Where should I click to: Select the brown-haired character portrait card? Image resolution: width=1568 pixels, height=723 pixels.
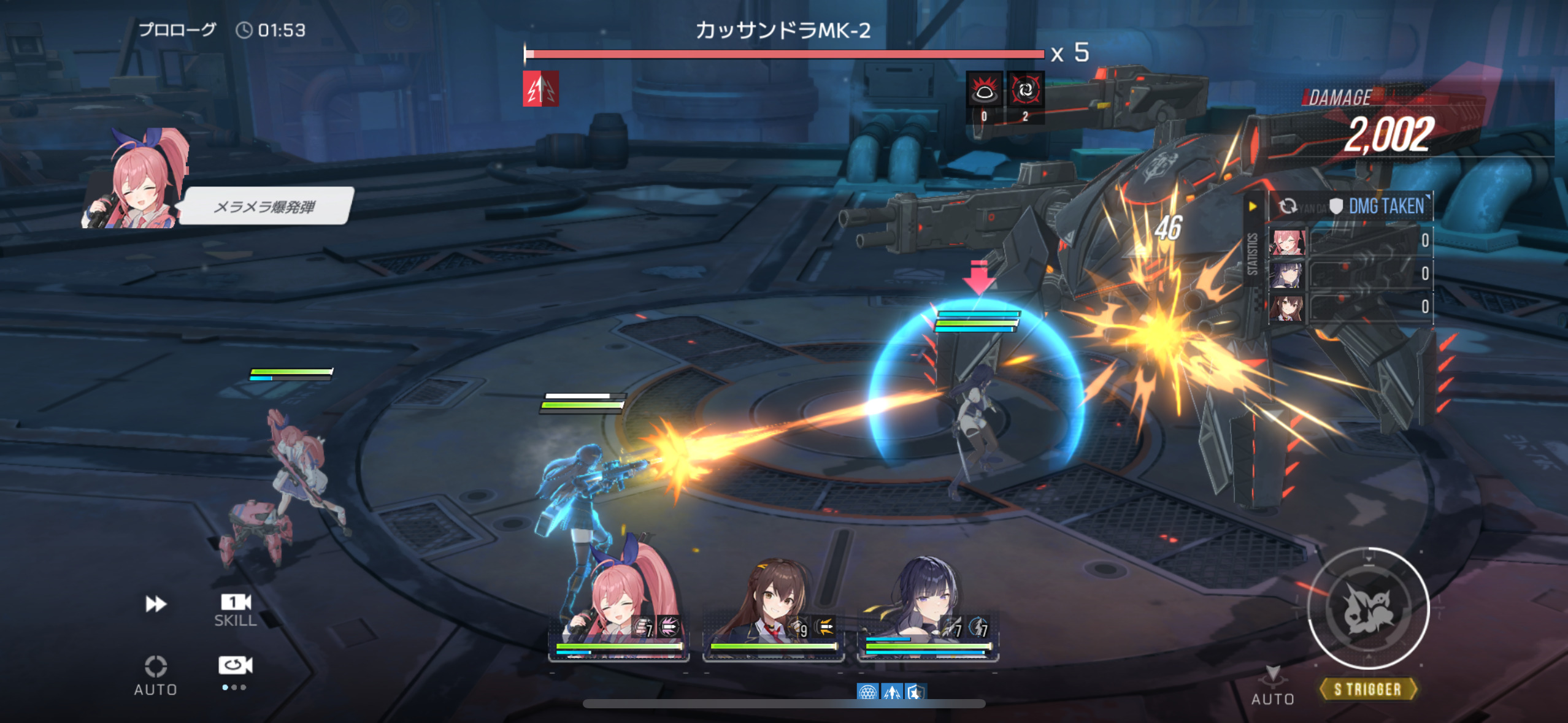coord(773,613)
